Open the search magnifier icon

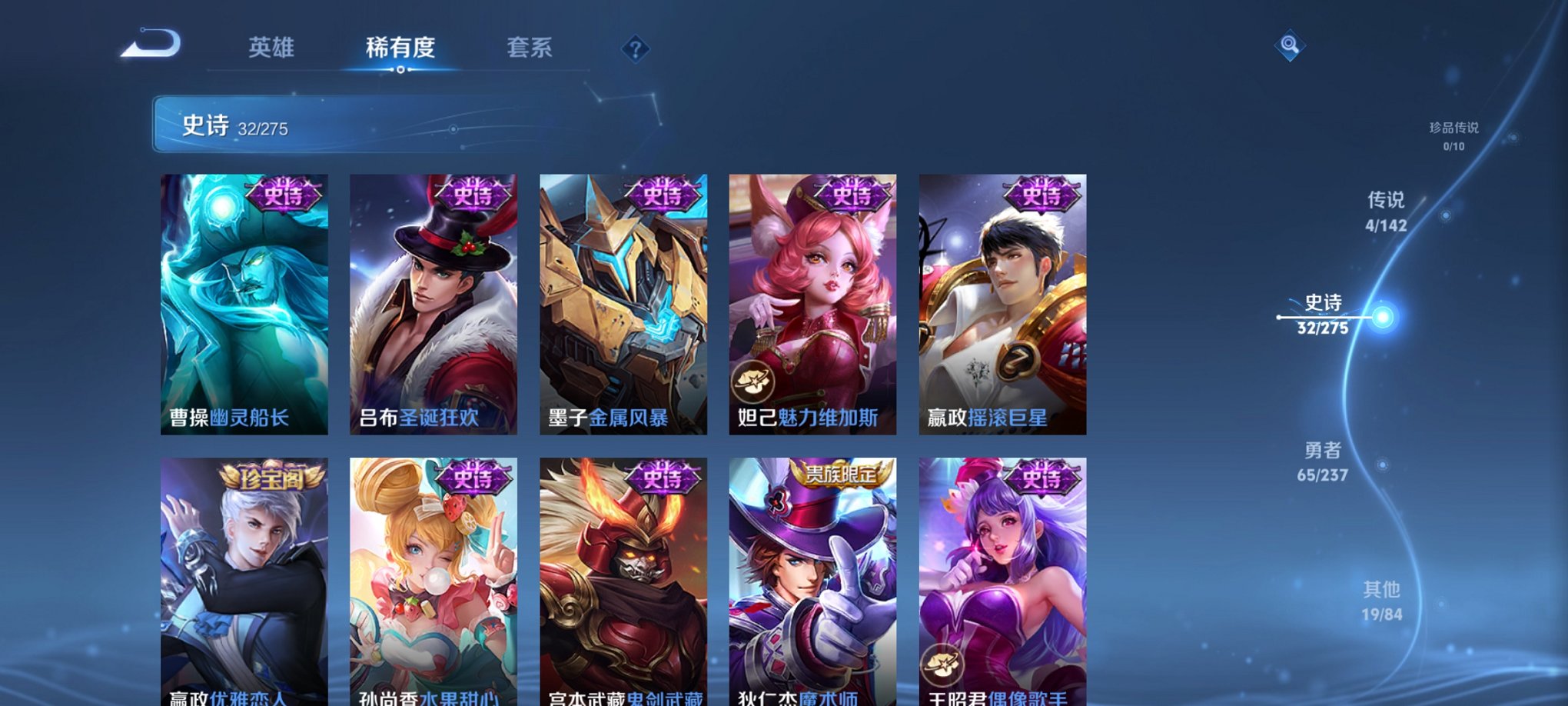tap(1291, 44)
